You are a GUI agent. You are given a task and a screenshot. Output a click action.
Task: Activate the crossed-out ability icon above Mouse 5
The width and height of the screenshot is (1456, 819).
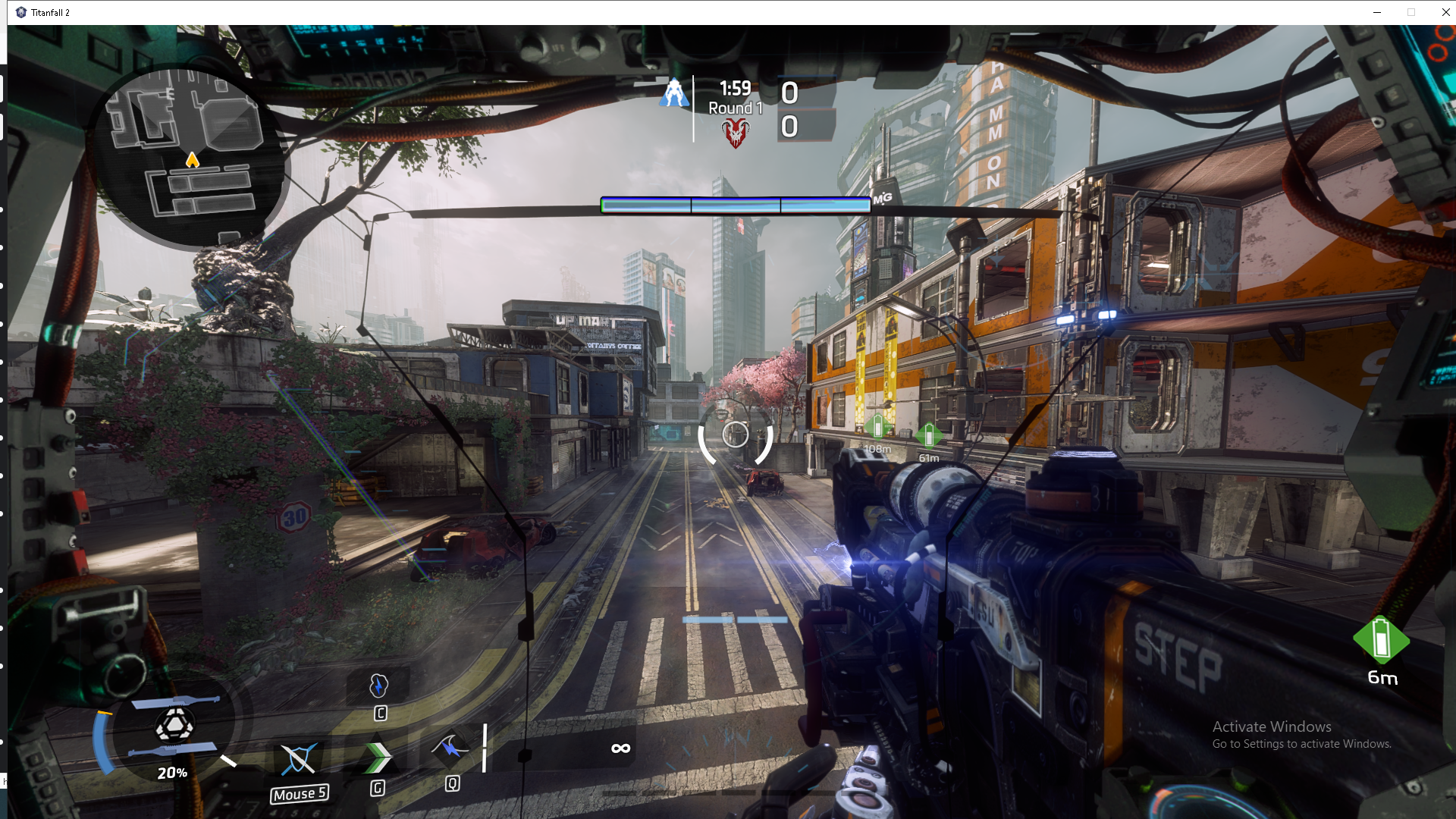click(x=298, y=758)
